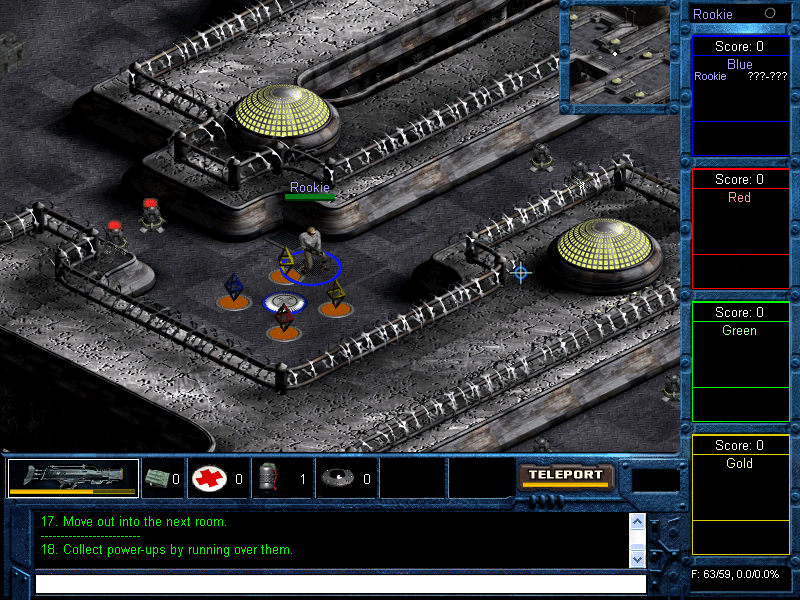
Task: Focus the chat text input field
Action: tap(340, 583)
